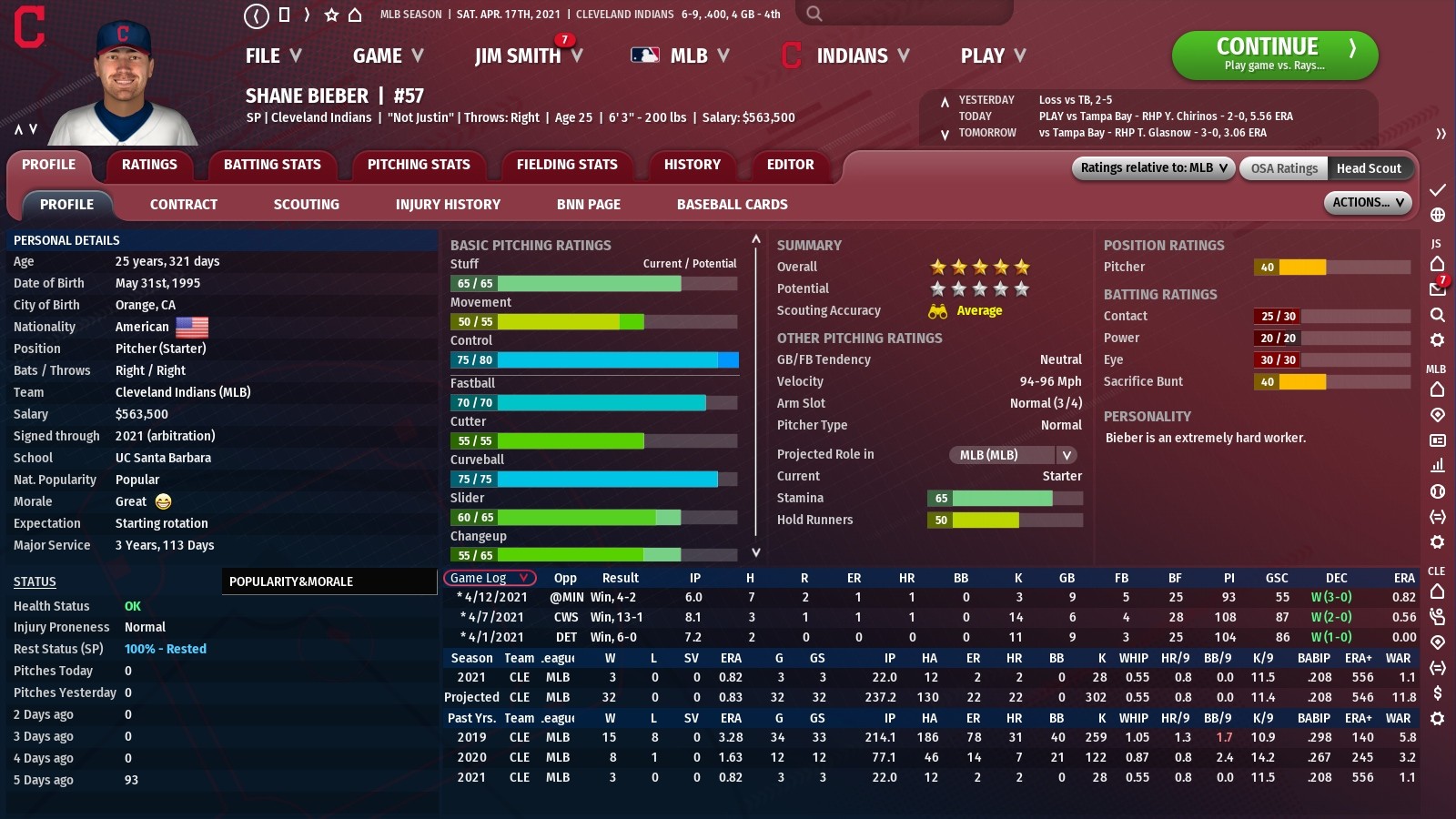Viewport: 1456px width, 819px height.
Task: Open the league stats chart icon under MLB
Action: click(x=1438, y=465)
